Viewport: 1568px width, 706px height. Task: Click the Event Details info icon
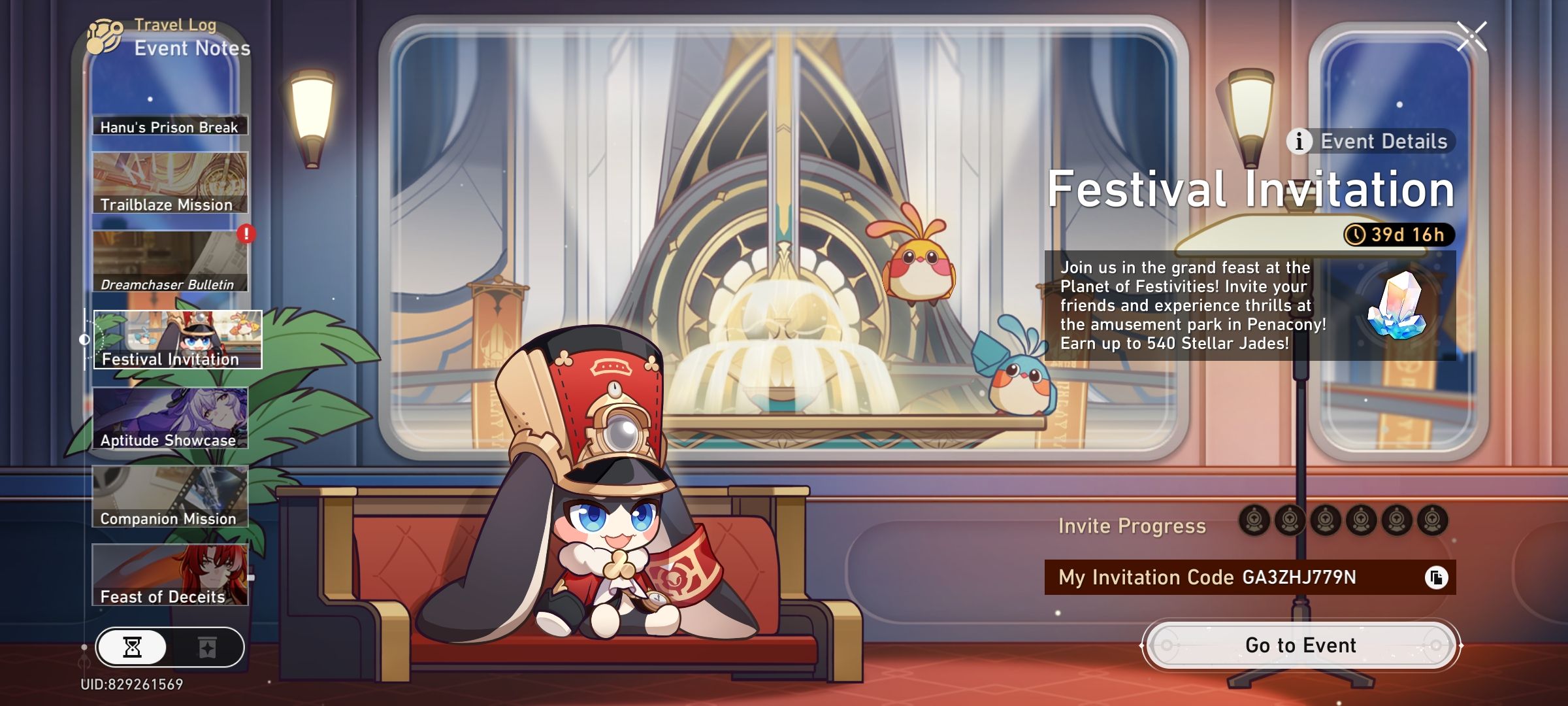(x=1300, y=141)
